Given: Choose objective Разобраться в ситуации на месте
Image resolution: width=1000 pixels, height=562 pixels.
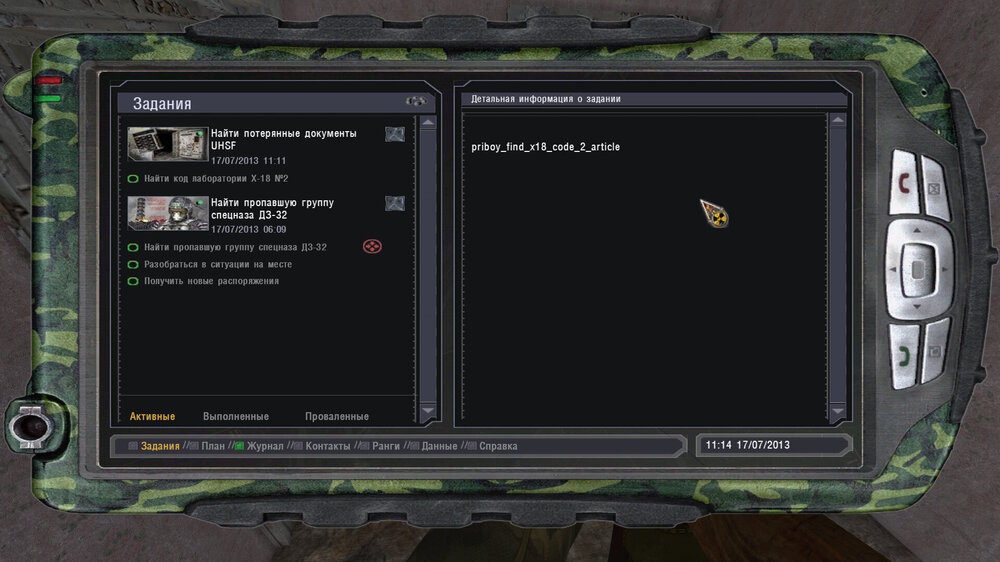Looking at the screenshot, I should coord(216,264).
